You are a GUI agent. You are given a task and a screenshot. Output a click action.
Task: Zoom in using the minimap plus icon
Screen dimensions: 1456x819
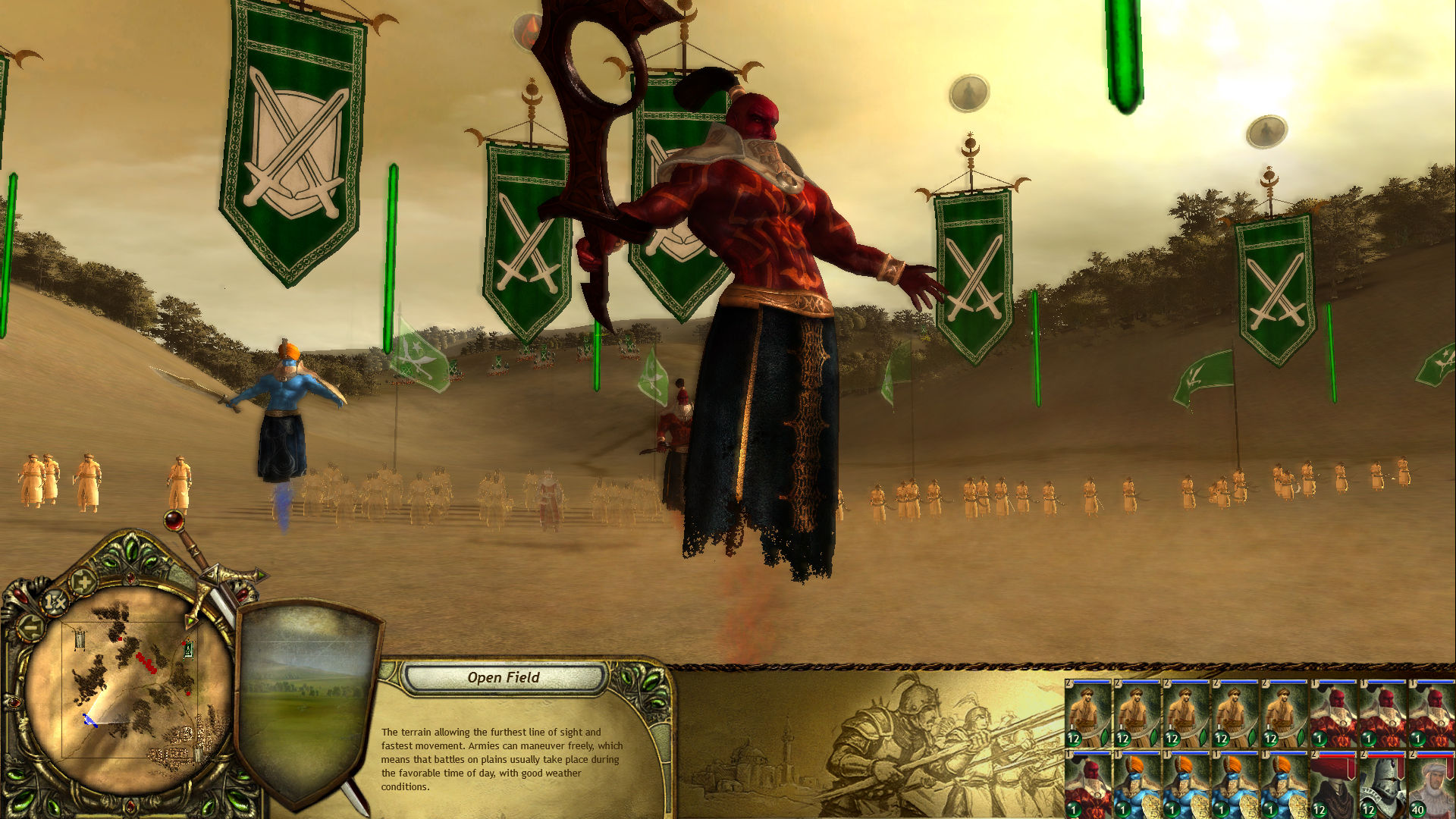pos(83,582)
